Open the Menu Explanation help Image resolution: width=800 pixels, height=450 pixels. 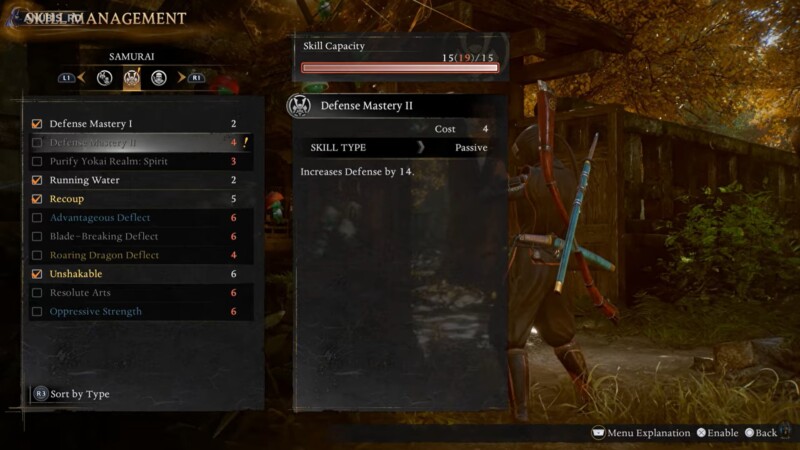641,433
